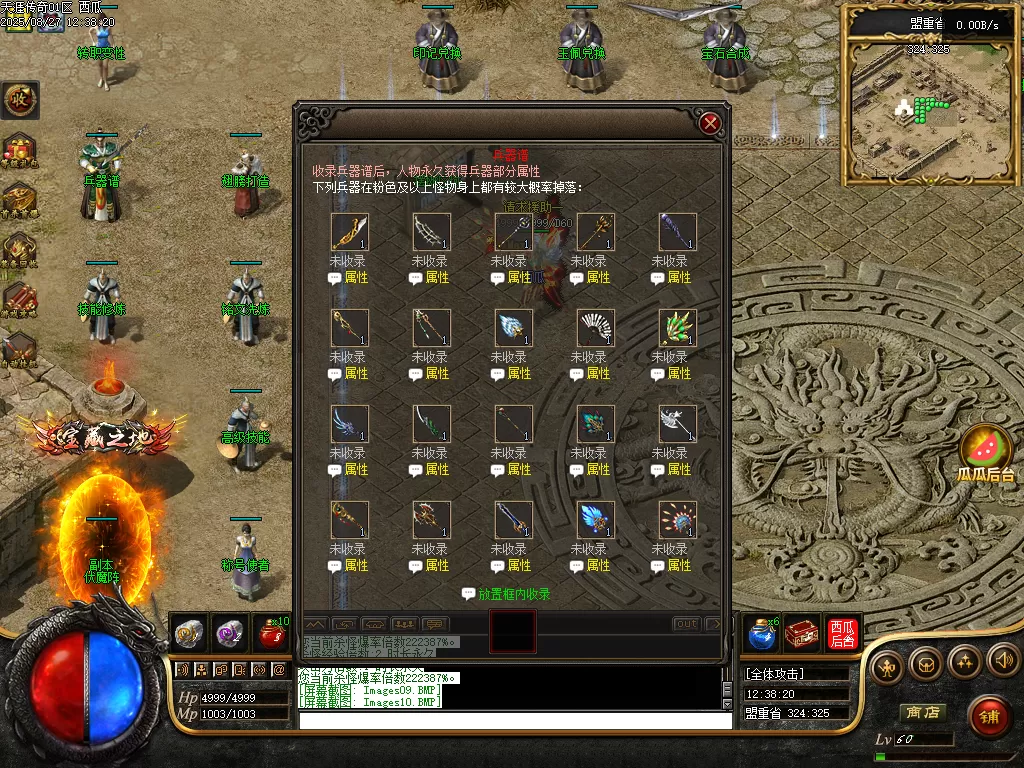
Task: Select the white folding fan weapon slot
Action: (x=596, y=328)
